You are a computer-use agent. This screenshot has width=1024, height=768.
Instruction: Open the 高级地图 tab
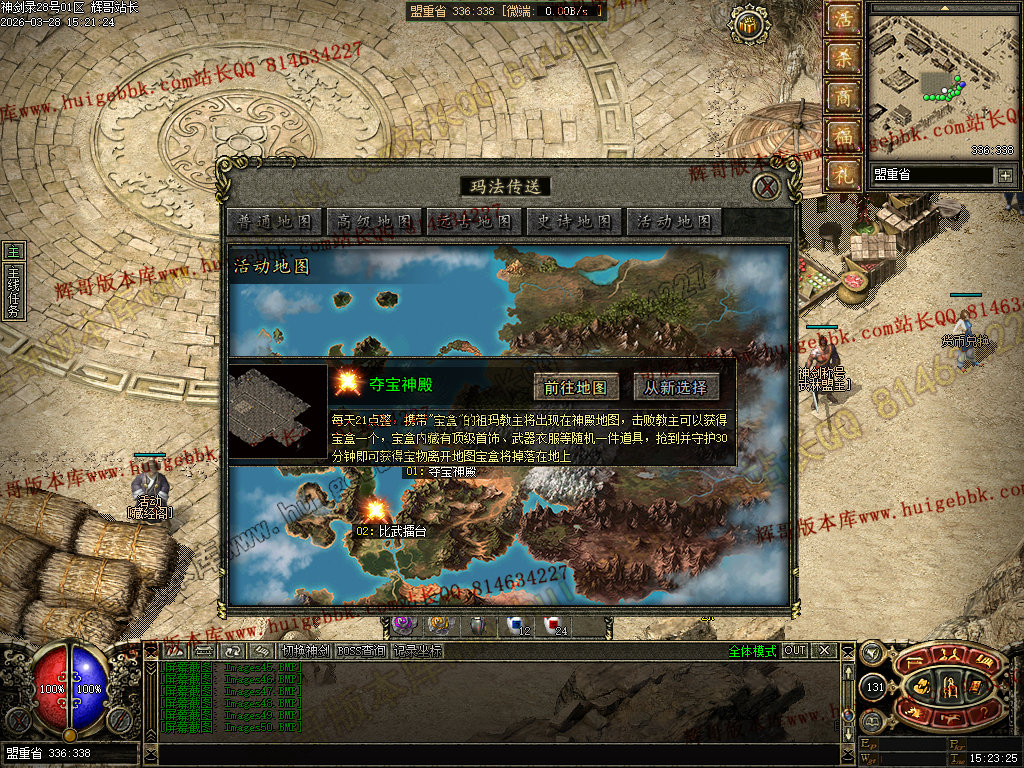[374, 222]
